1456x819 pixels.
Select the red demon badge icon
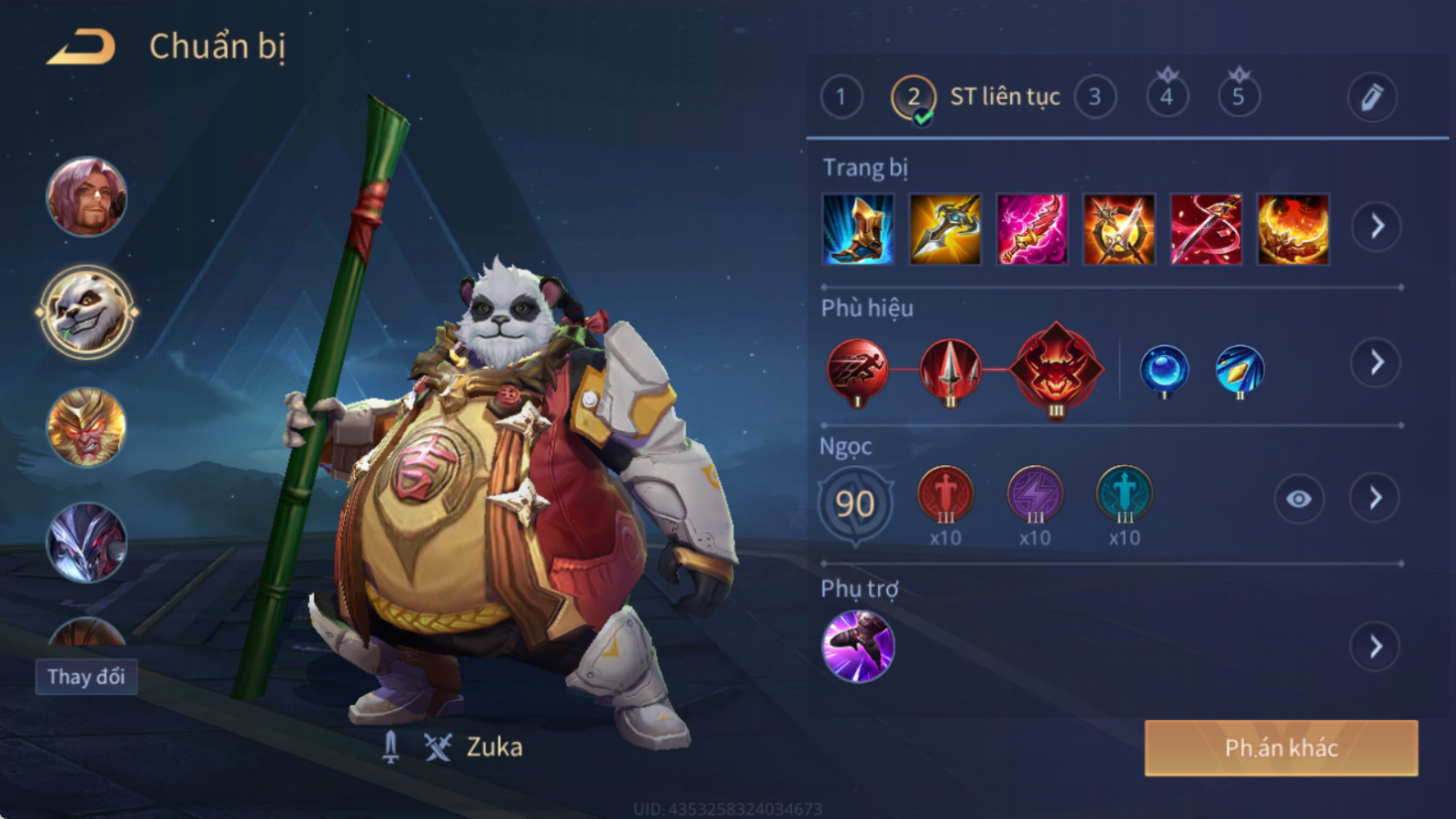[x=1056, y=369]
